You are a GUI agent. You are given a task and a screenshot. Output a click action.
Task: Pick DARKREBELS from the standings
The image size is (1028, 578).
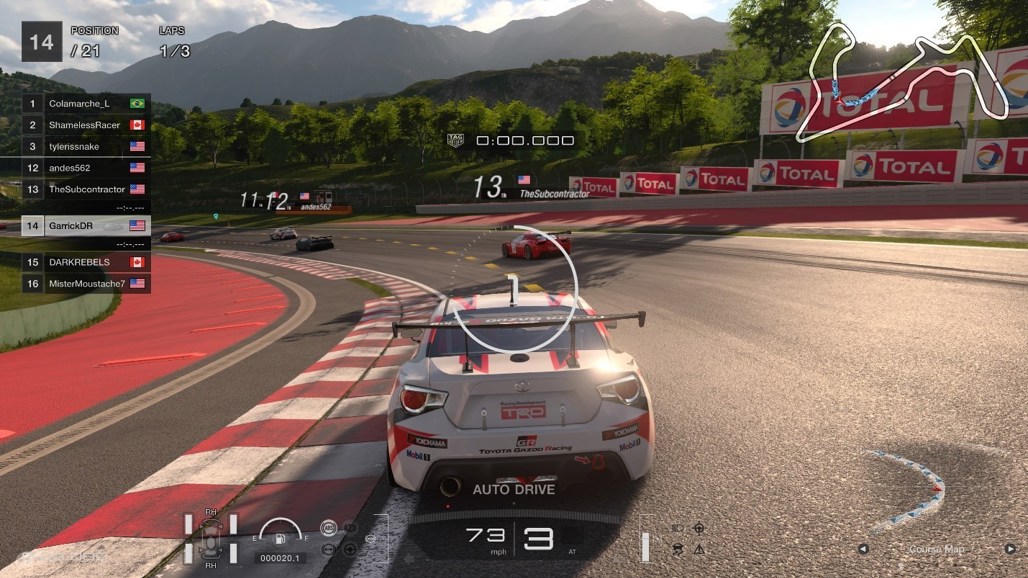pos(85,262)
